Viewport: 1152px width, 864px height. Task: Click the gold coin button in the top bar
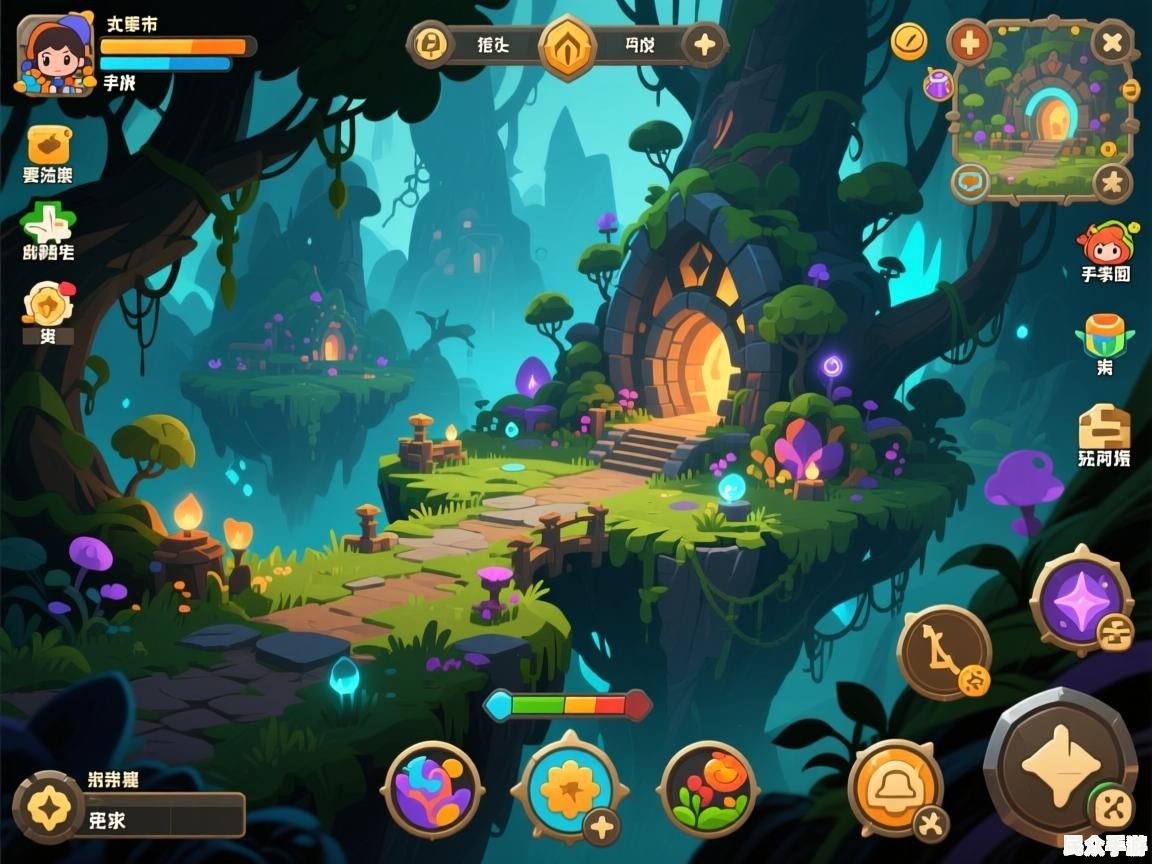(x=431, y=45)
